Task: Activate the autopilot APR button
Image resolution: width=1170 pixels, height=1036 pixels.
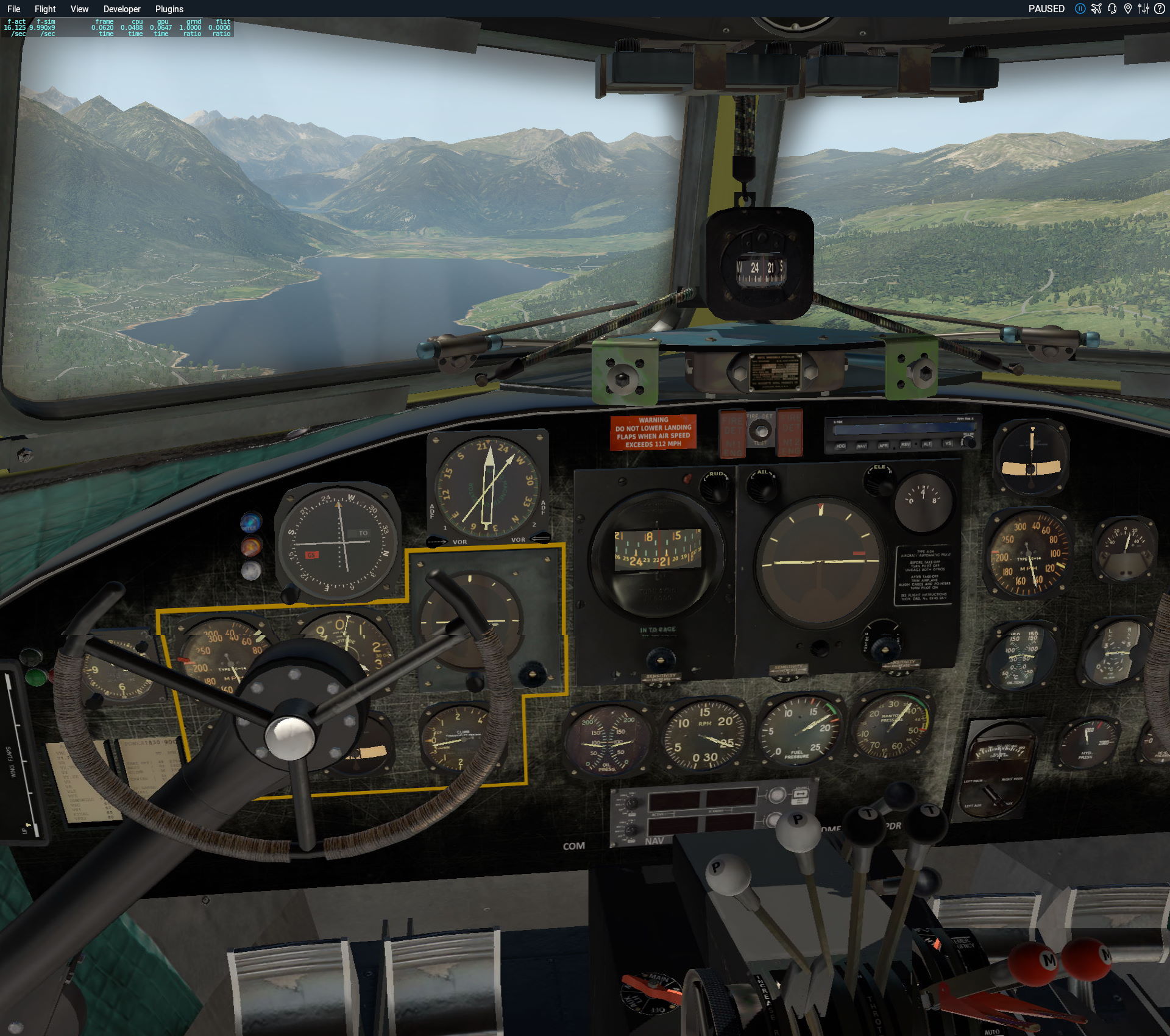Action: (x=884, y=445)
